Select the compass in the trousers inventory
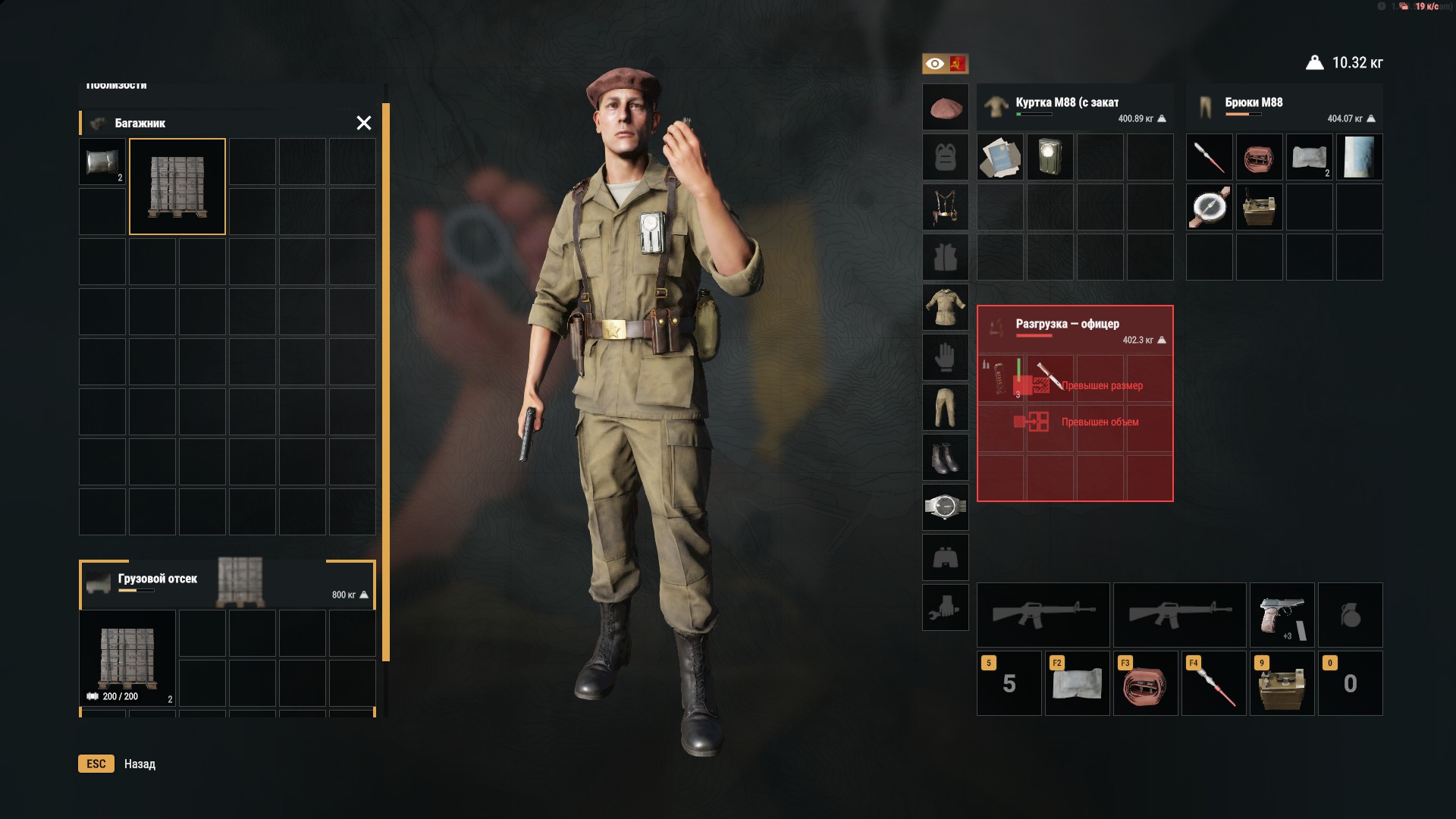This screenshot has width=1456, height=819. 1209,207
